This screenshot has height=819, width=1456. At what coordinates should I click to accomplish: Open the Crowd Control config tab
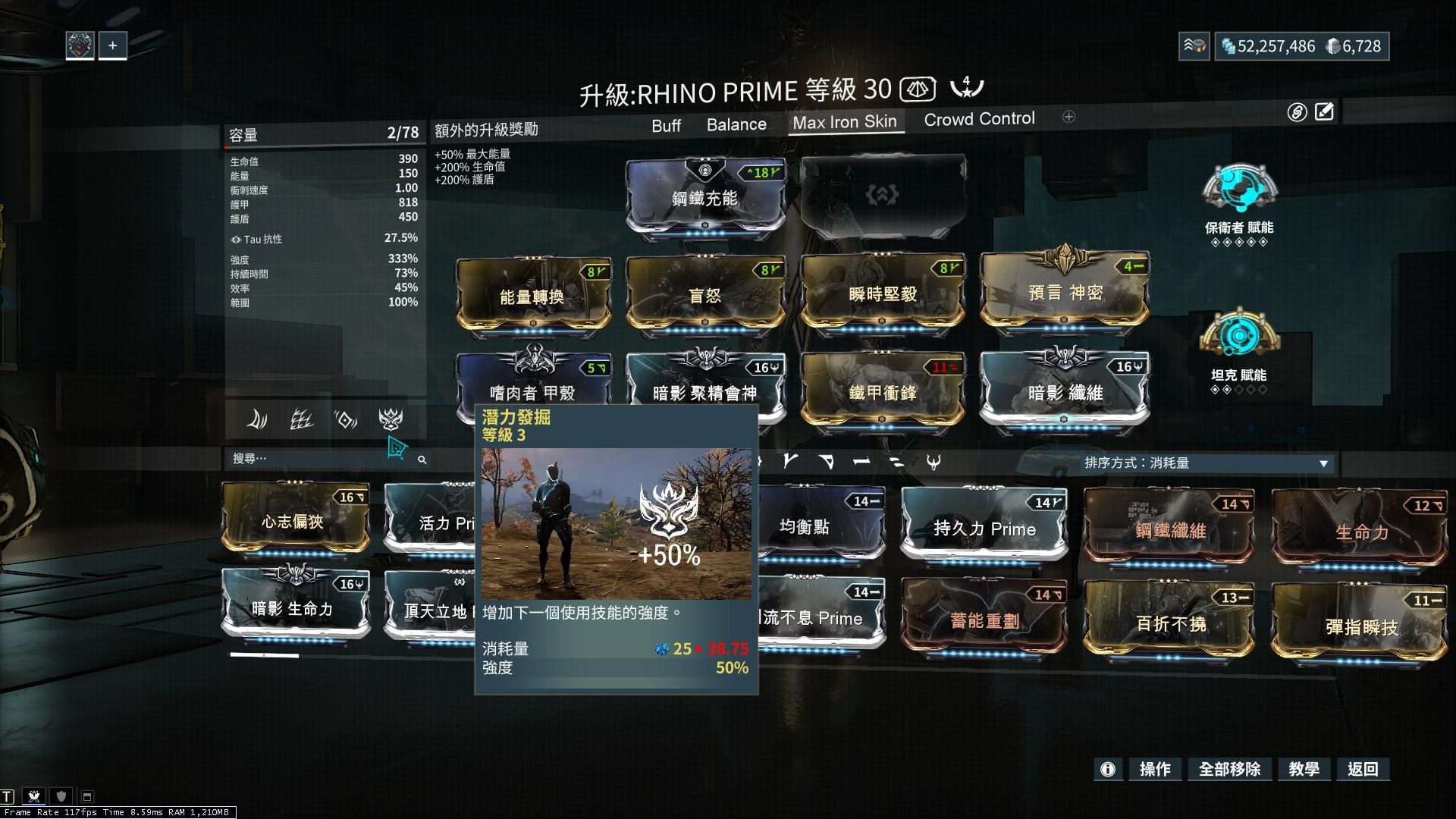tap(979, 119)
